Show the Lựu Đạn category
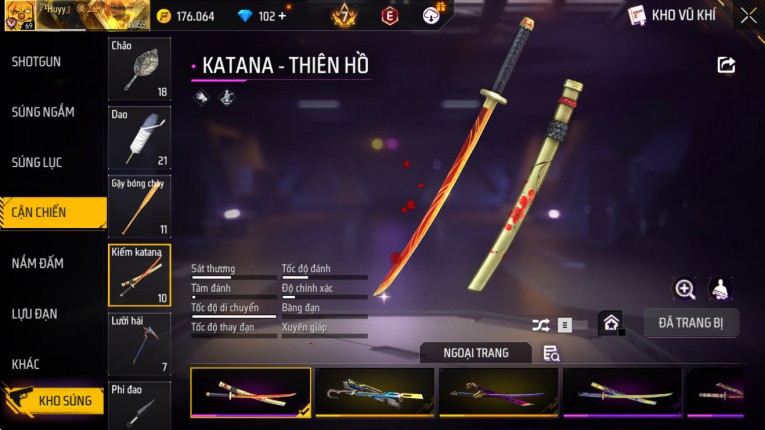Screen dimensions: 765x430 click(37, 314)
